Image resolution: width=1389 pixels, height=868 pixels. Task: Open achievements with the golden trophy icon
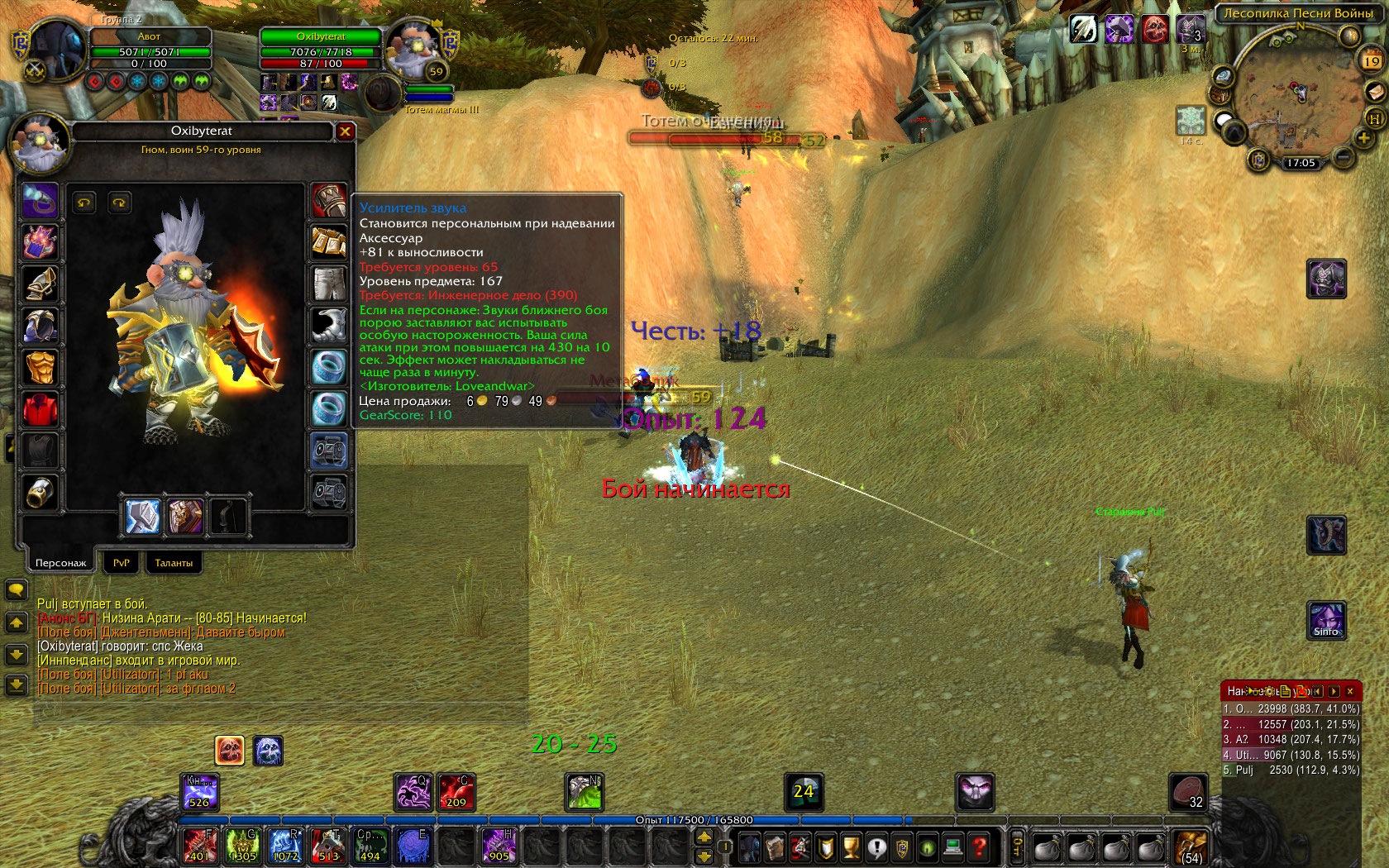pyautogui.click(x=851, y=847)
